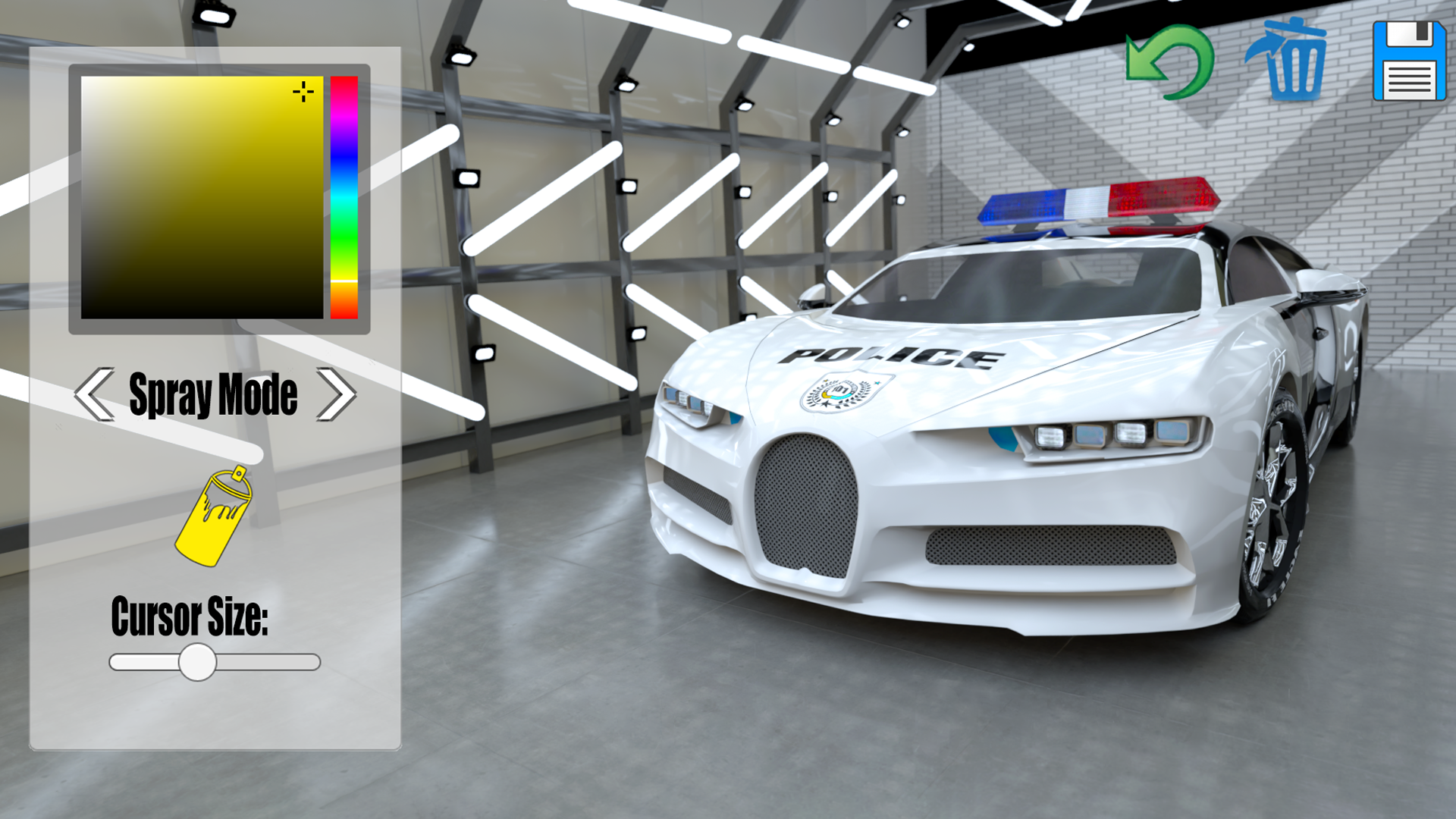
Task: Adjust the Cursor Size slider handle
Action: pos(199,663)
